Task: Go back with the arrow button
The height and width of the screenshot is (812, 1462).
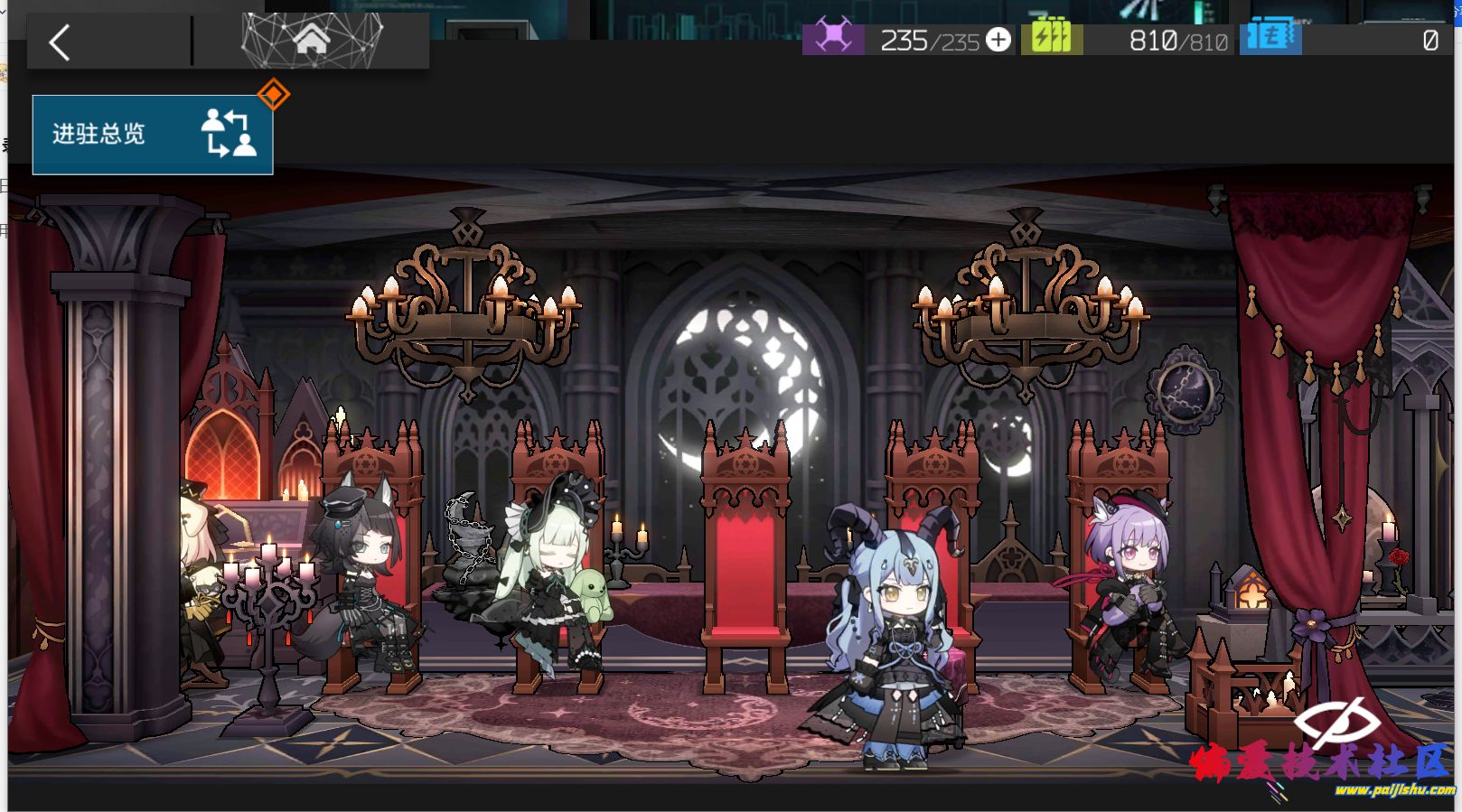Action: click(60, 42)
